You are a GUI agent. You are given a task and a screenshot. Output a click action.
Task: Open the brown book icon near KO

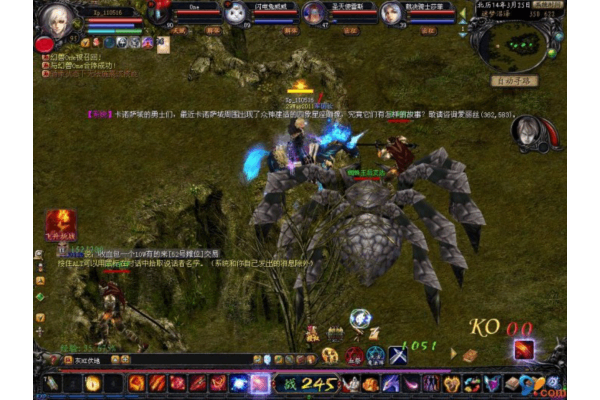pyautogui.click(x=469, y=354)
